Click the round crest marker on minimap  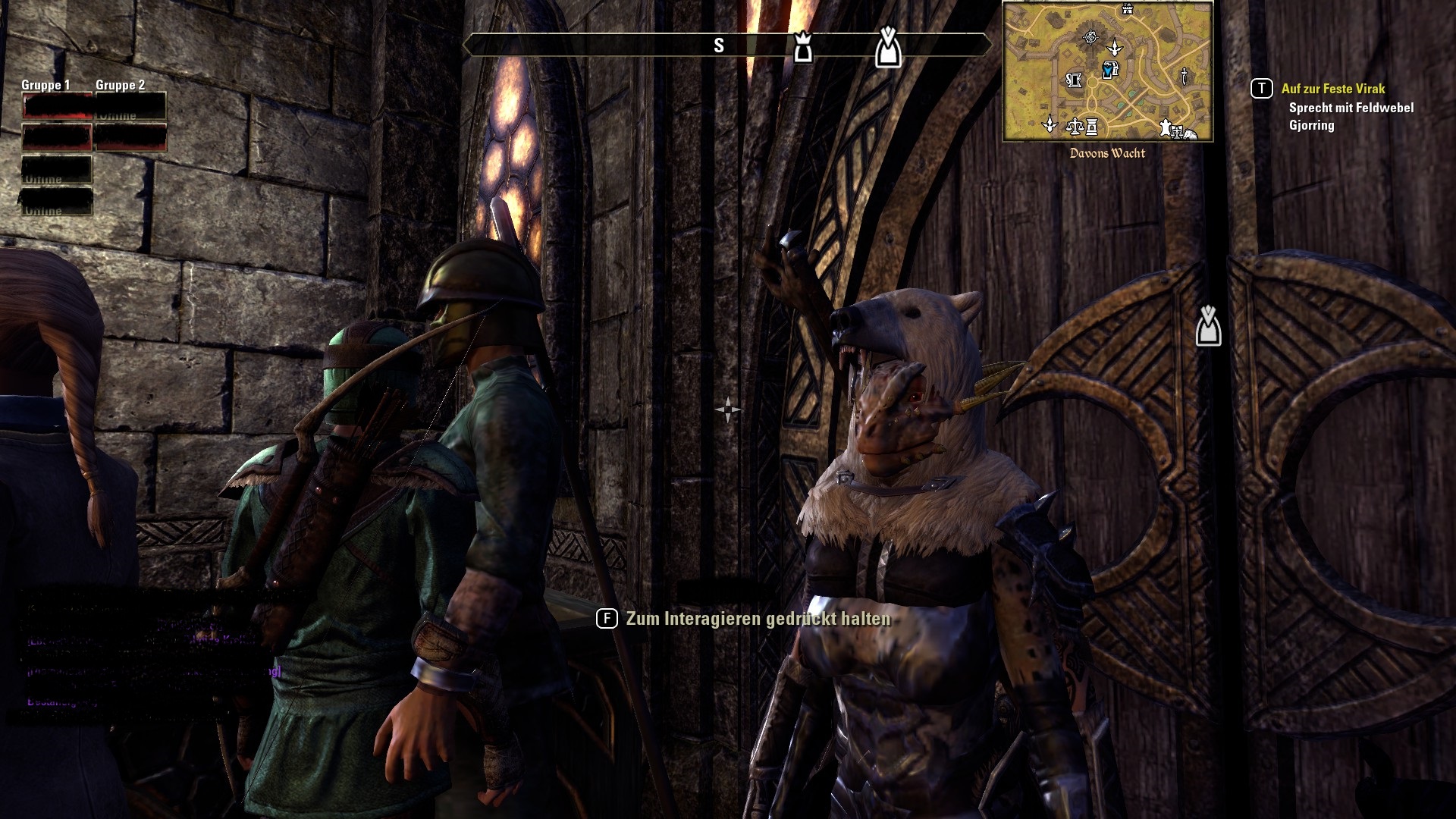click(1090, 36)
